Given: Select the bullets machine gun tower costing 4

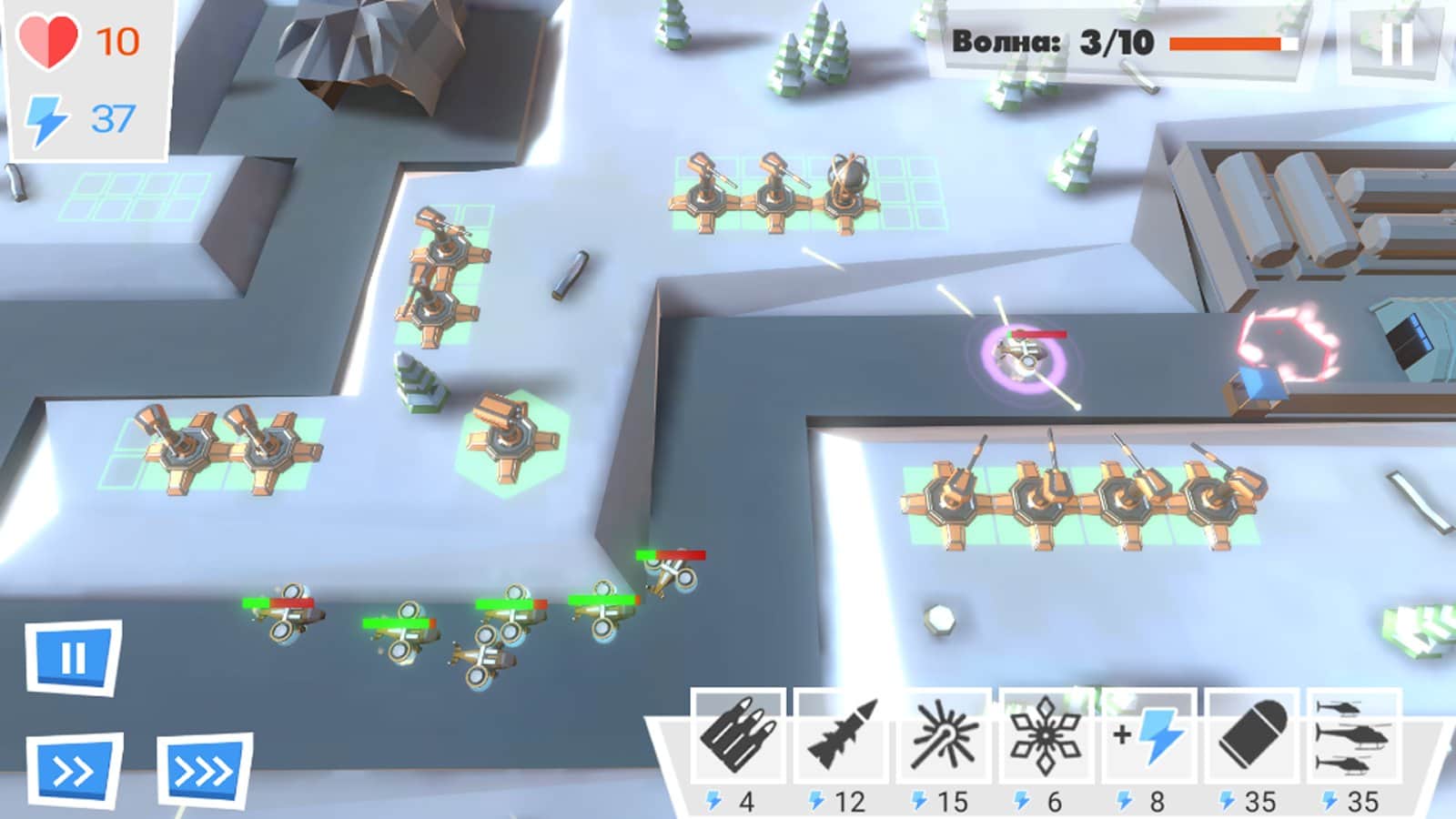Looking at the screenshot, I should (738, 734).
